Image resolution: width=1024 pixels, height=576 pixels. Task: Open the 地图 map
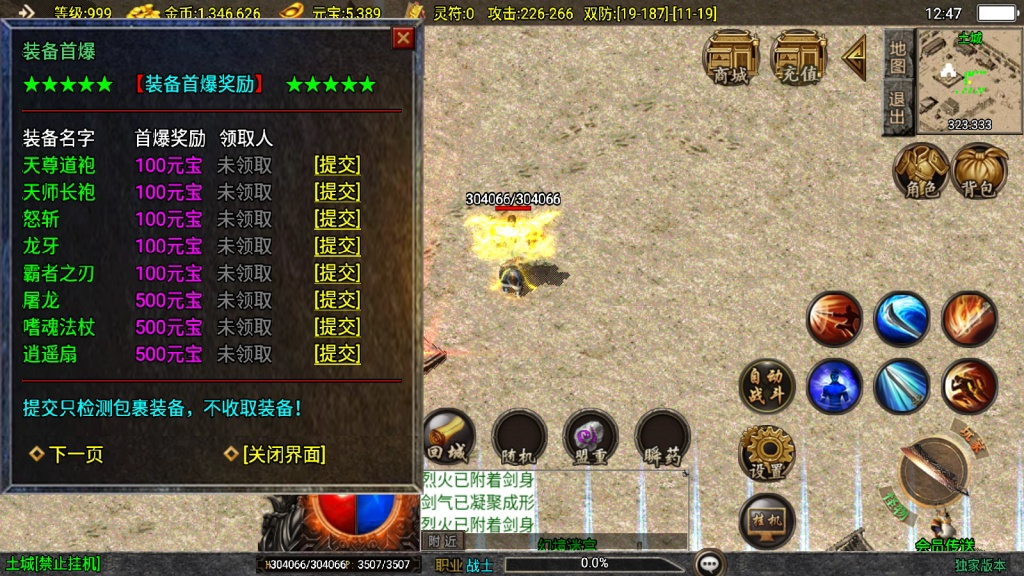pos(897,57)
